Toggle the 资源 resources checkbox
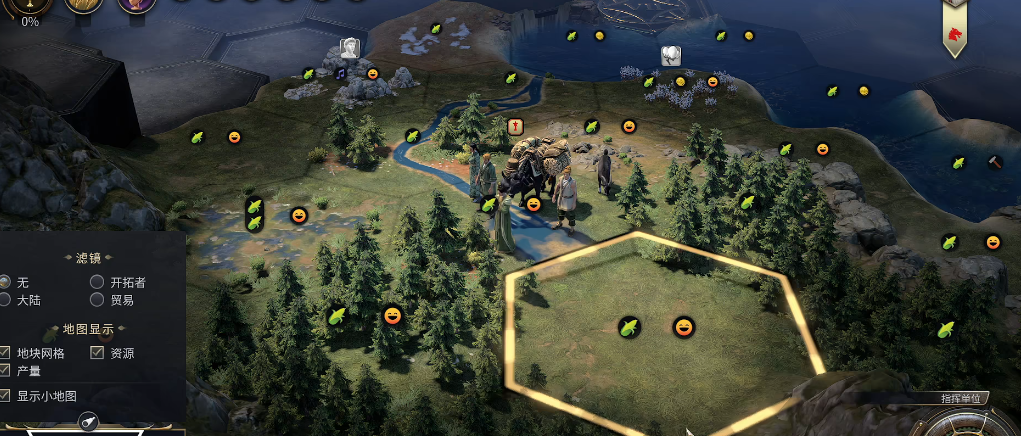Image resolution: width=1021 pixels, height=436 pixels. (97, 353)
